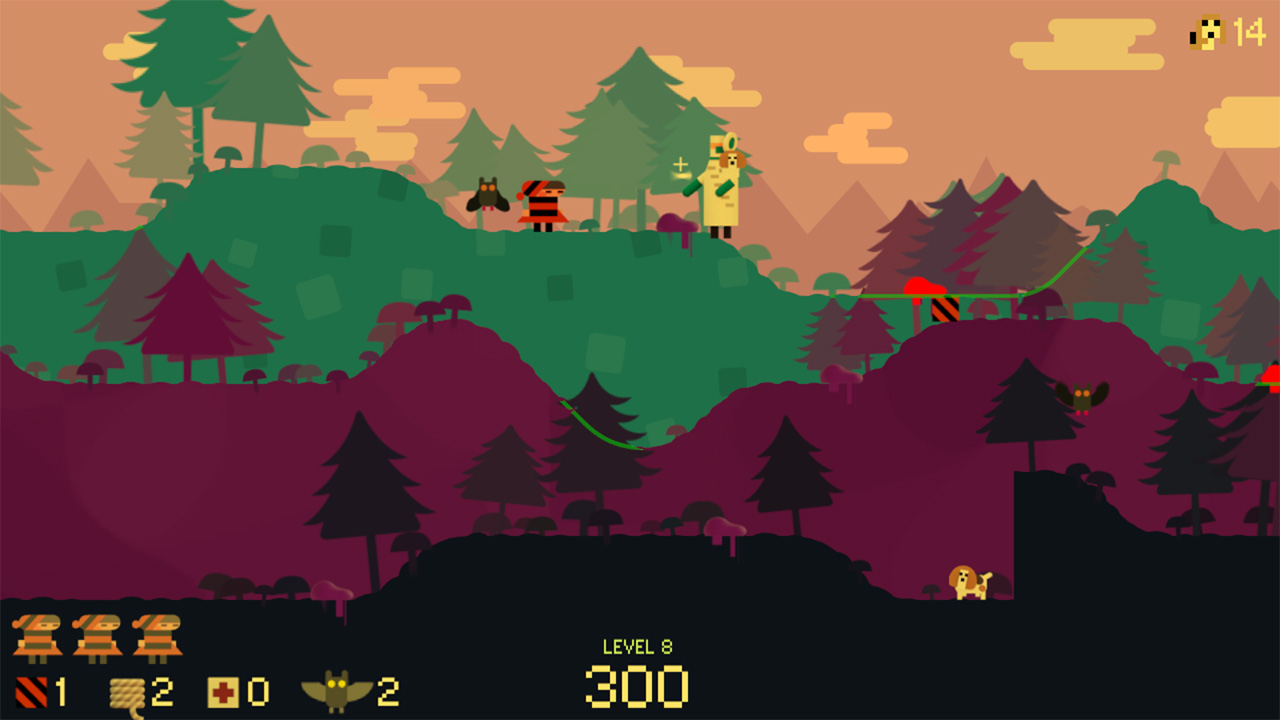Click the middle hiker life portrait
1280x720 pixels.
click(x=95, y=637)
